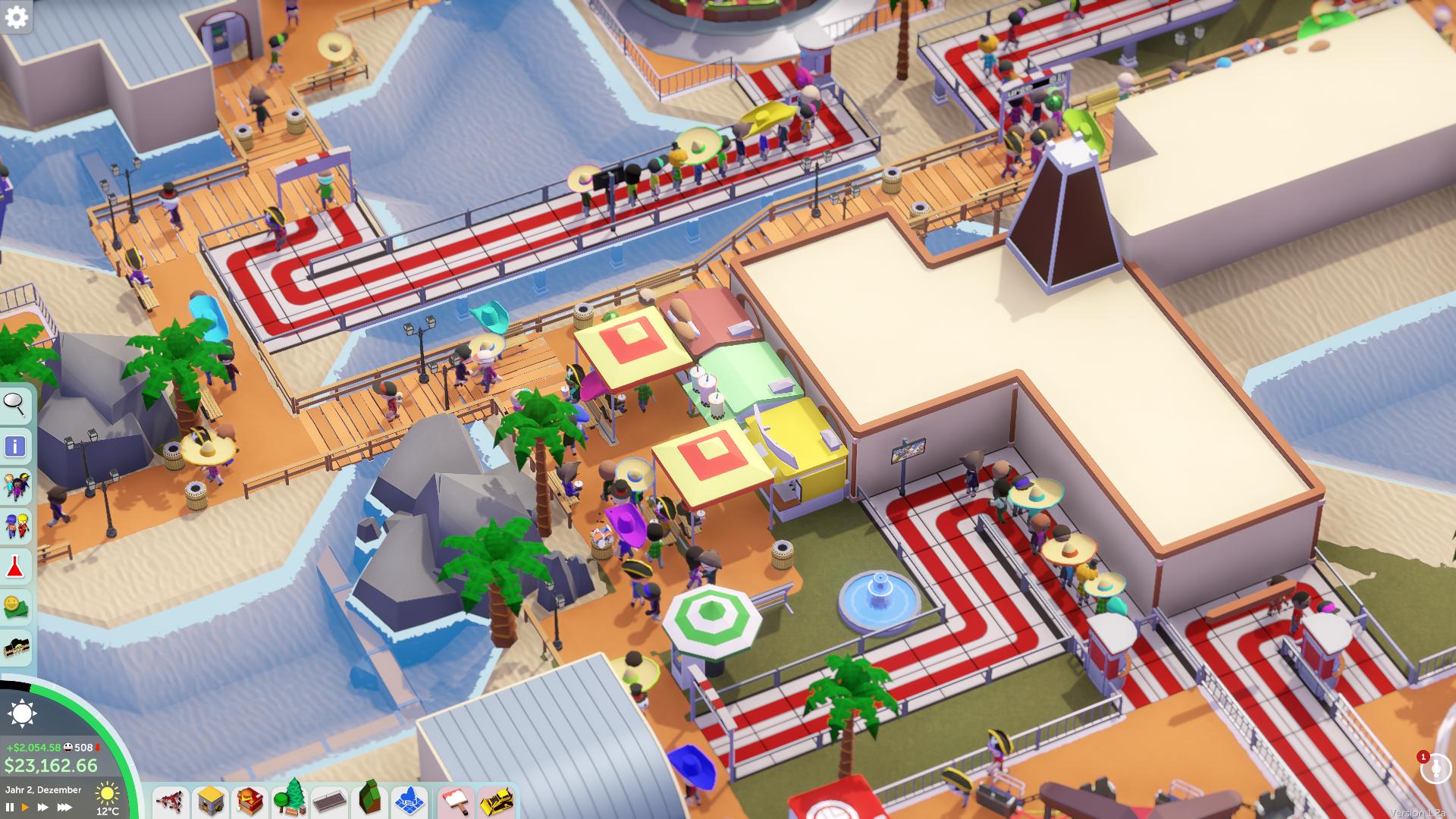Open the trees and scenery menu
This screenshot has width=1456, height=819.
(x=289, y=800)
